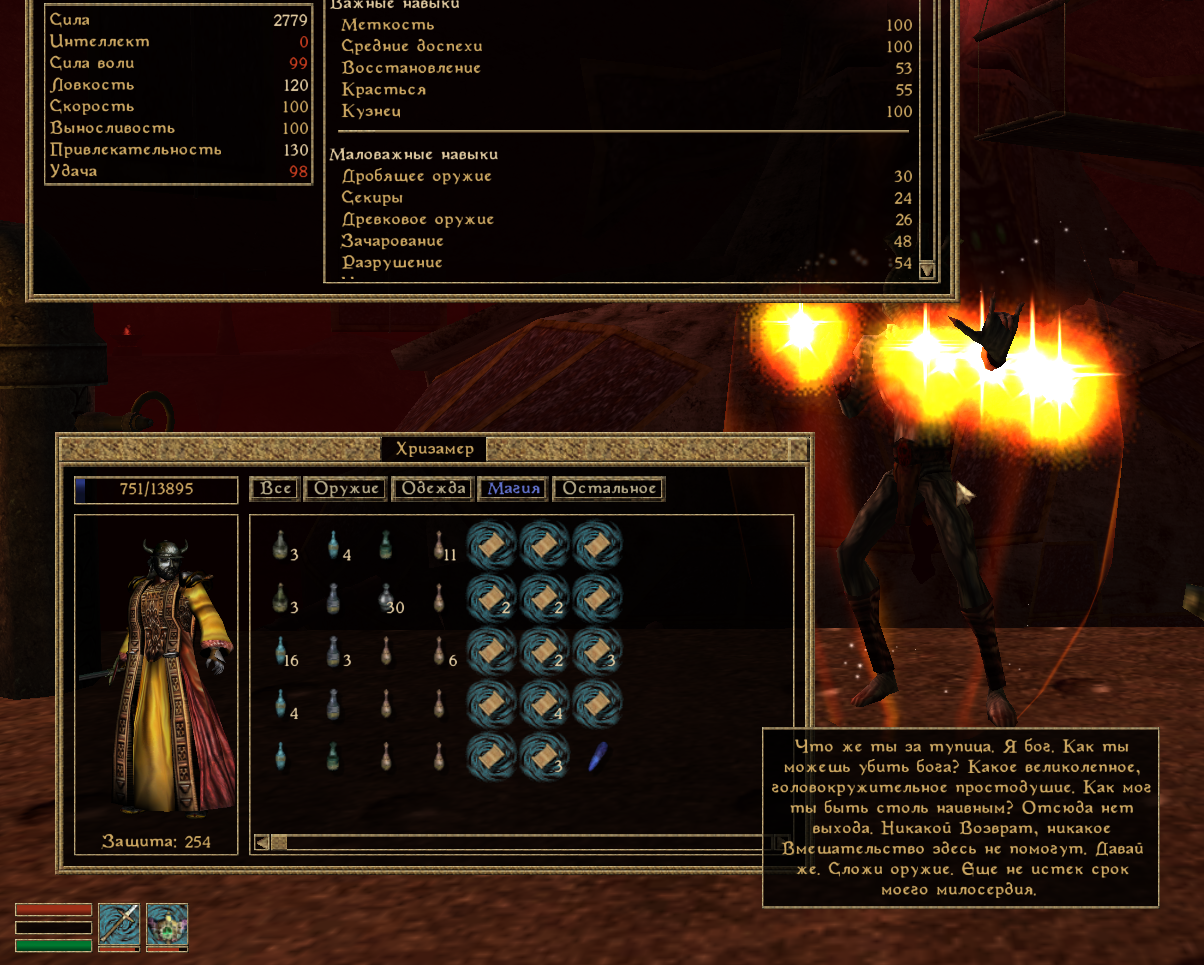1204x965 pixels.
Task: Pick up the potion stack of 30
Action: (386, 598)
